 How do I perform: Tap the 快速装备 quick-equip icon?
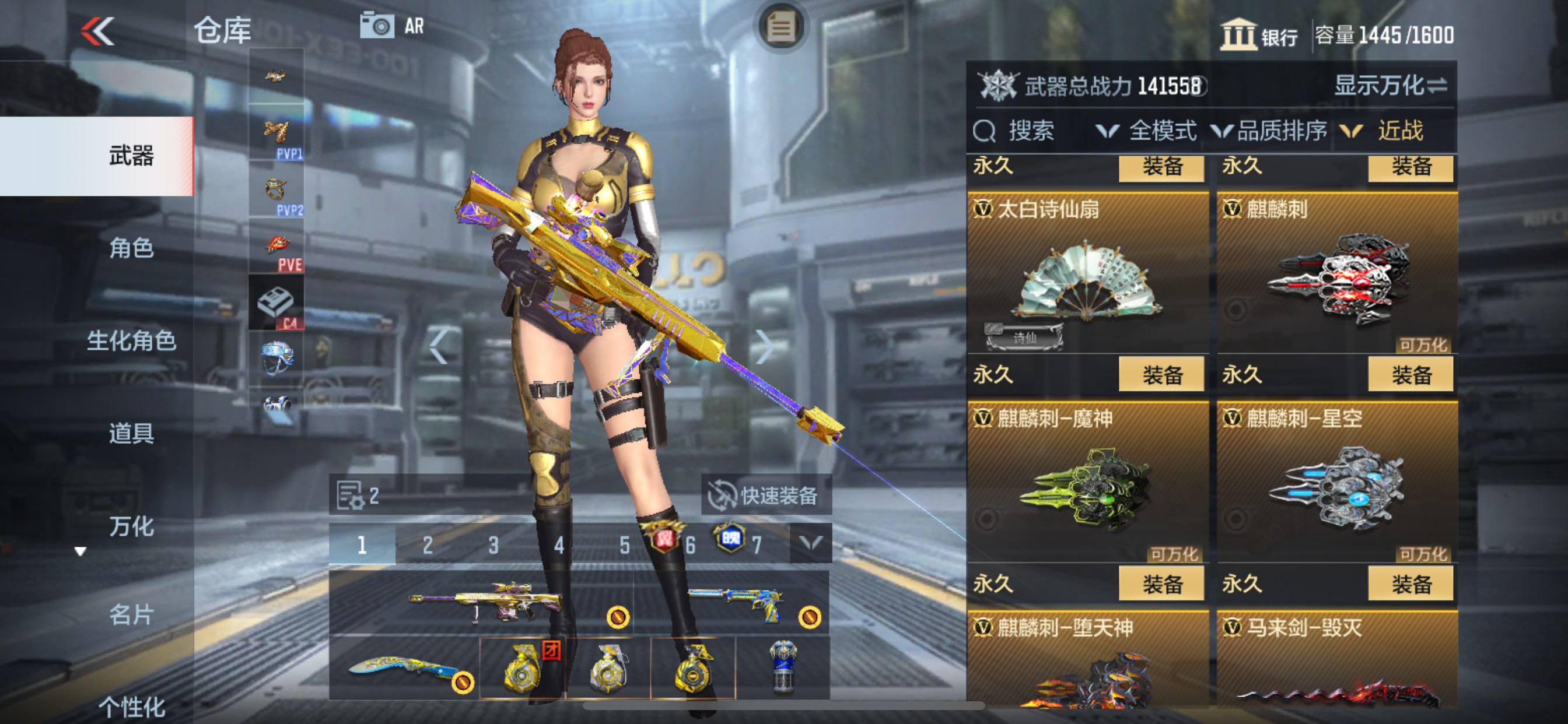[x=723, y=495]
